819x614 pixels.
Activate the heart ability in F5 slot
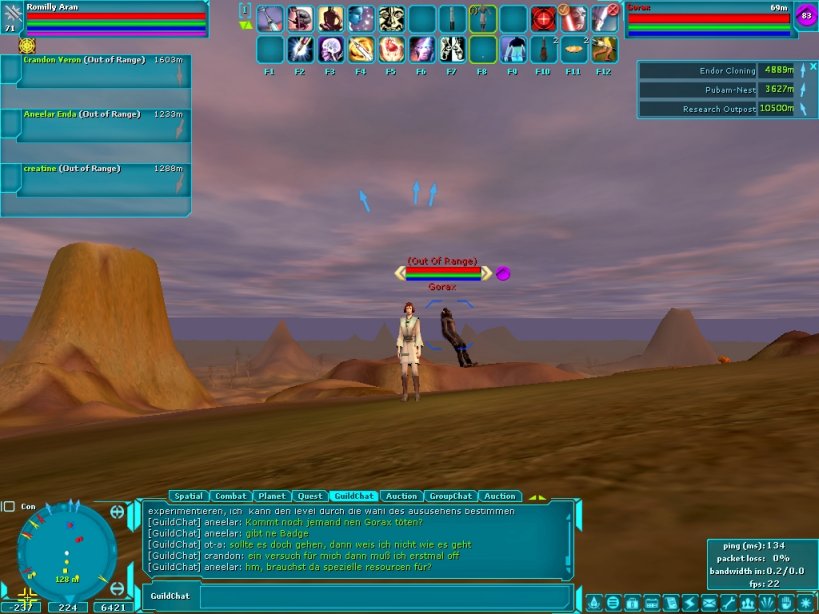392,49
